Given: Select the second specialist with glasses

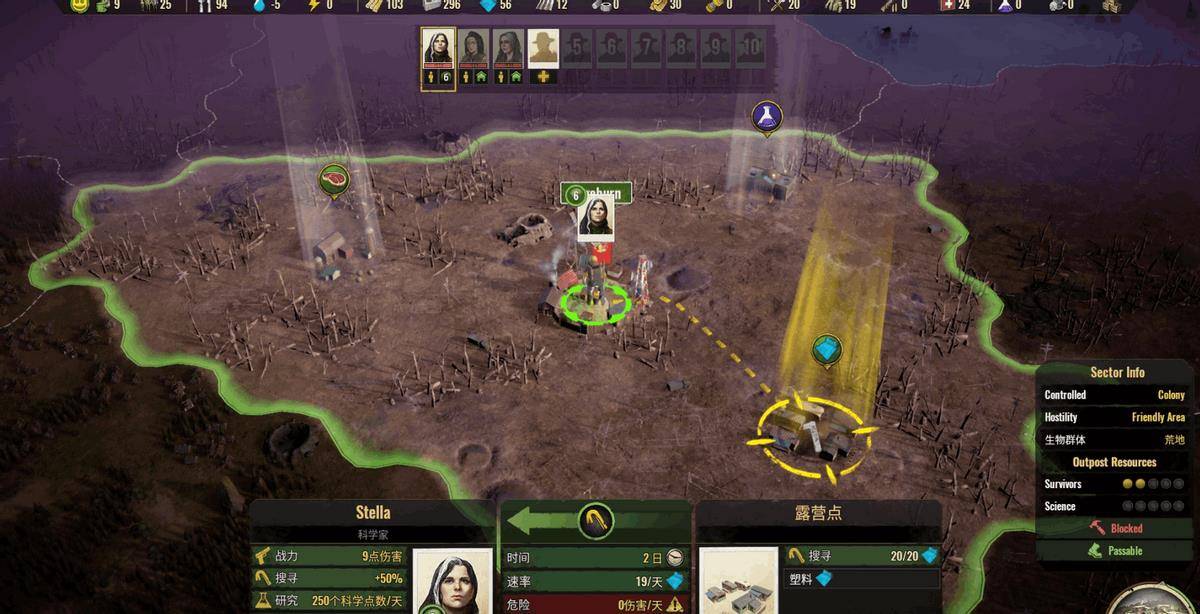Looking at the screenshot, I should point(473,48).
